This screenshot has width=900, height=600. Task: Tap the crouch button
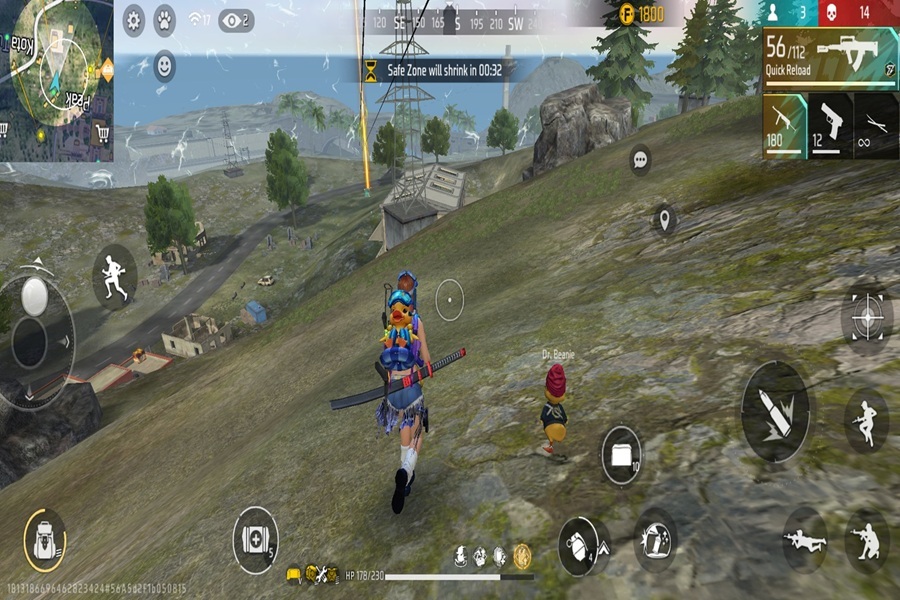coord(866,541)
